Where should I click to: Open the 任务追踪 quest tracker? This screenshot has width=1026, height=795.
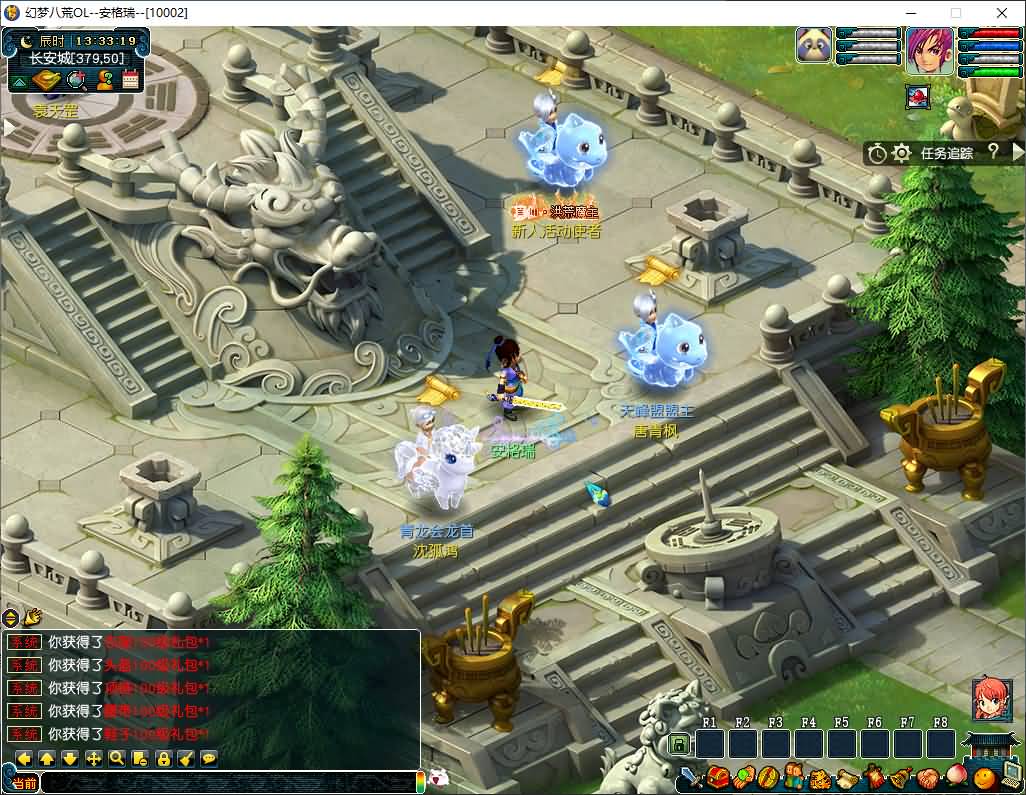click(x=946, y=153)
